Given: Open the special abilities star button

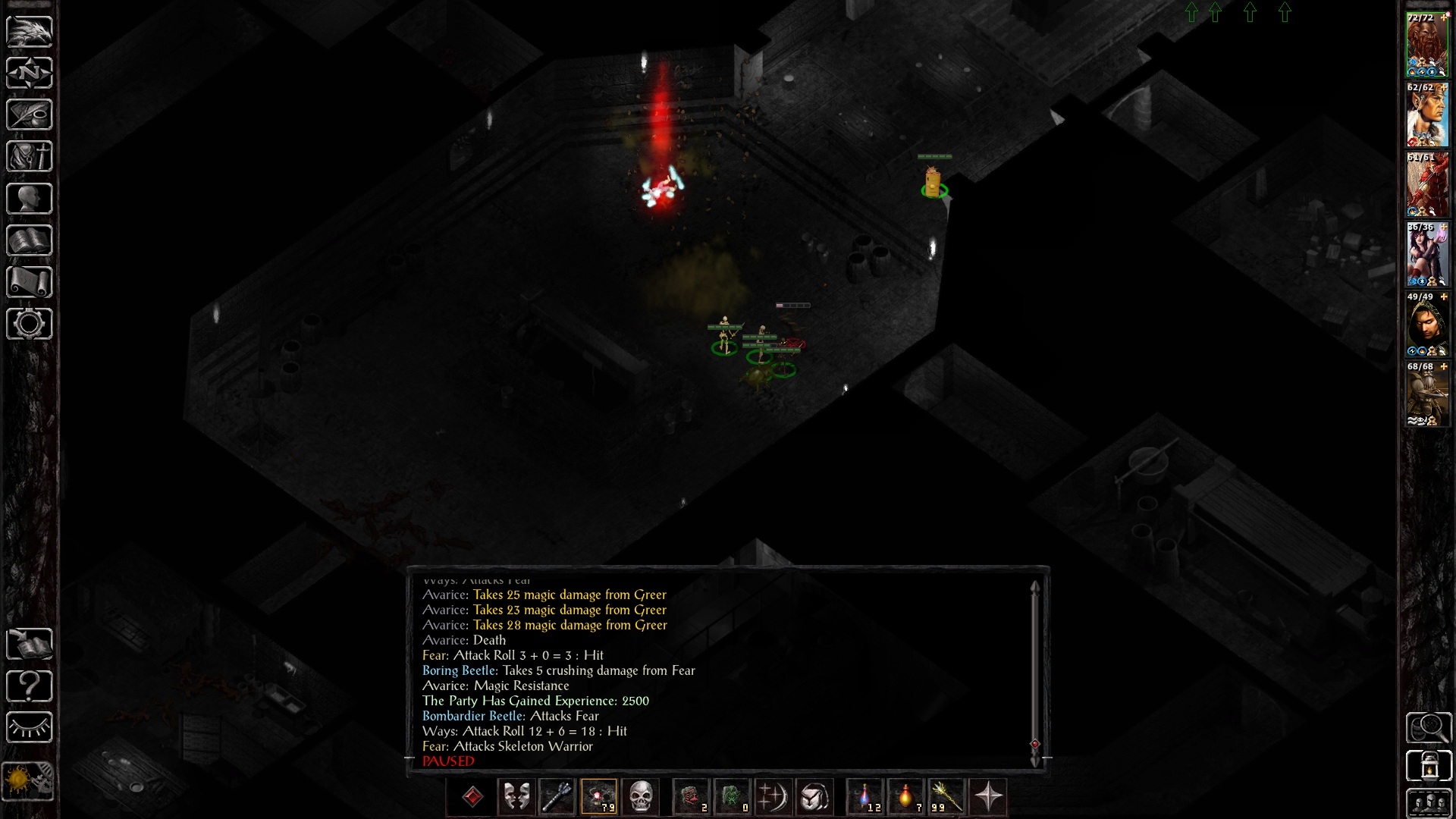Looking at the screenshot, I should (x=988, y=797).
